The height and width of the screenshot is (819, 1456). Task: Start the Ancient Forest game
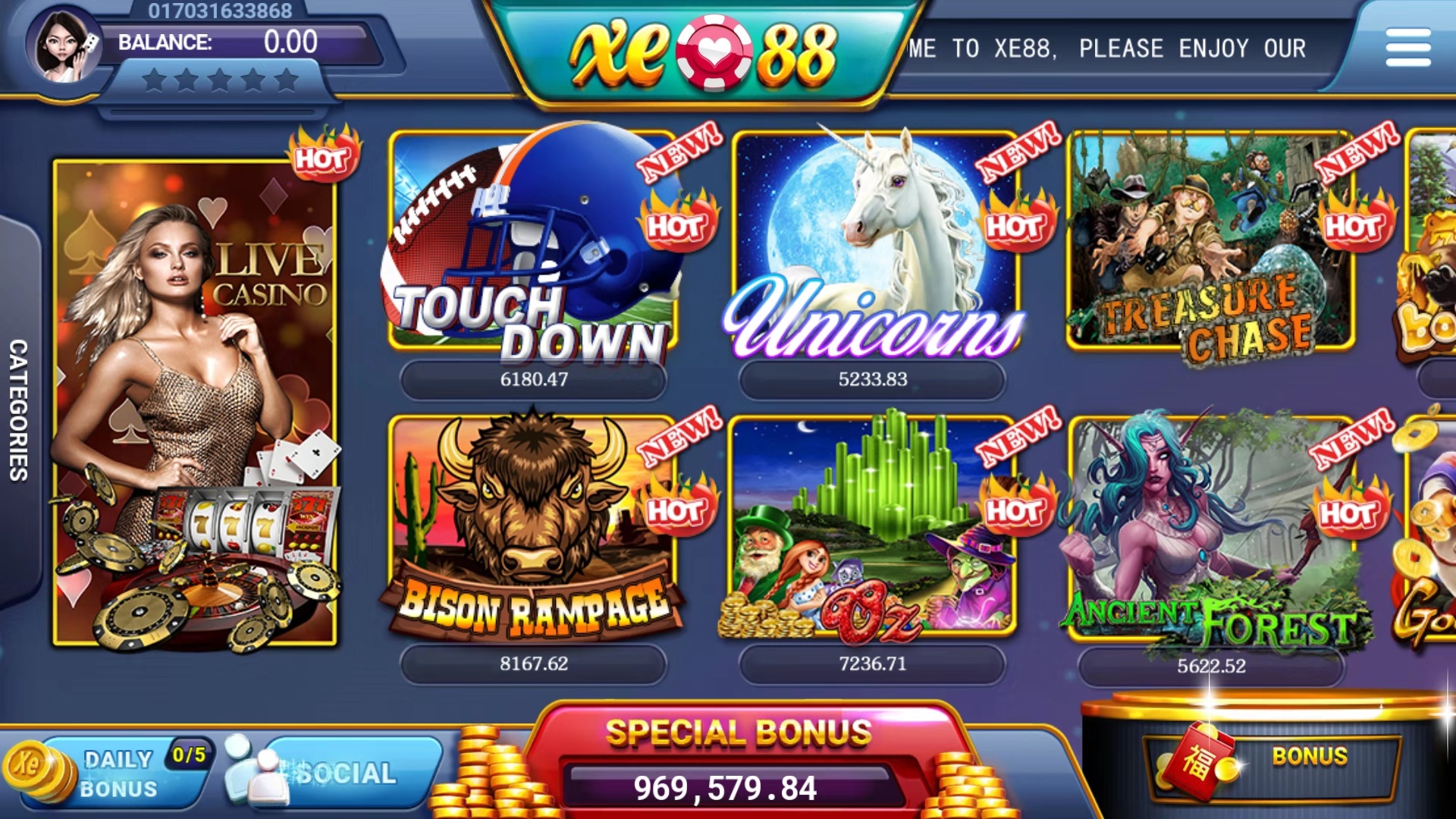tap(1210, 527)
